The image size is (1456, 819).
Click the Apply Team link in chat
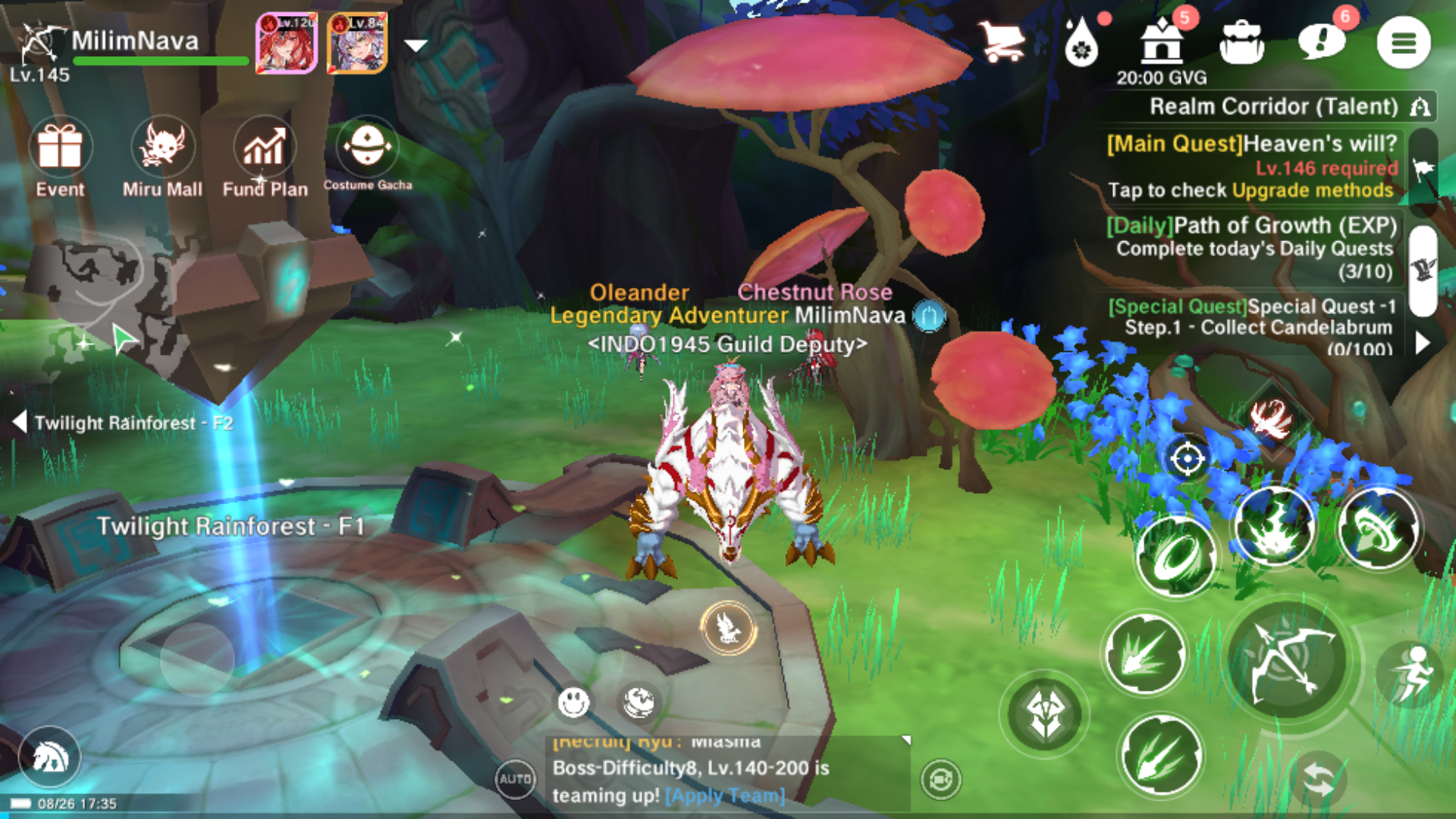coord(725,795)
